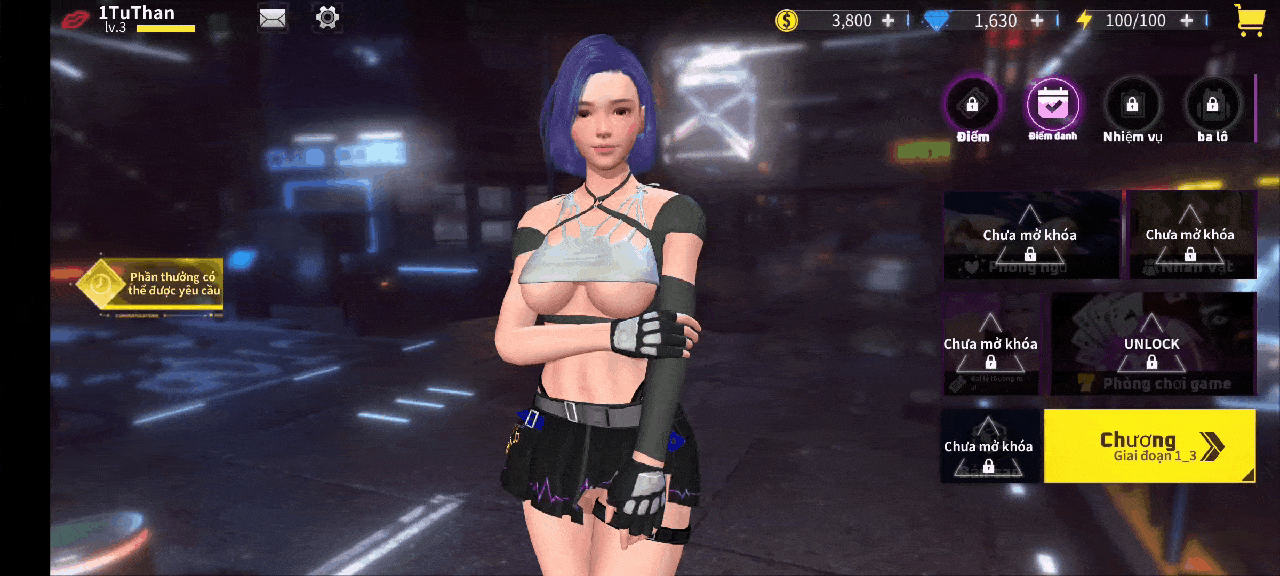
Task: Open the Phòng chơi game UNLOCK tile
Action: click(1152, 344)
